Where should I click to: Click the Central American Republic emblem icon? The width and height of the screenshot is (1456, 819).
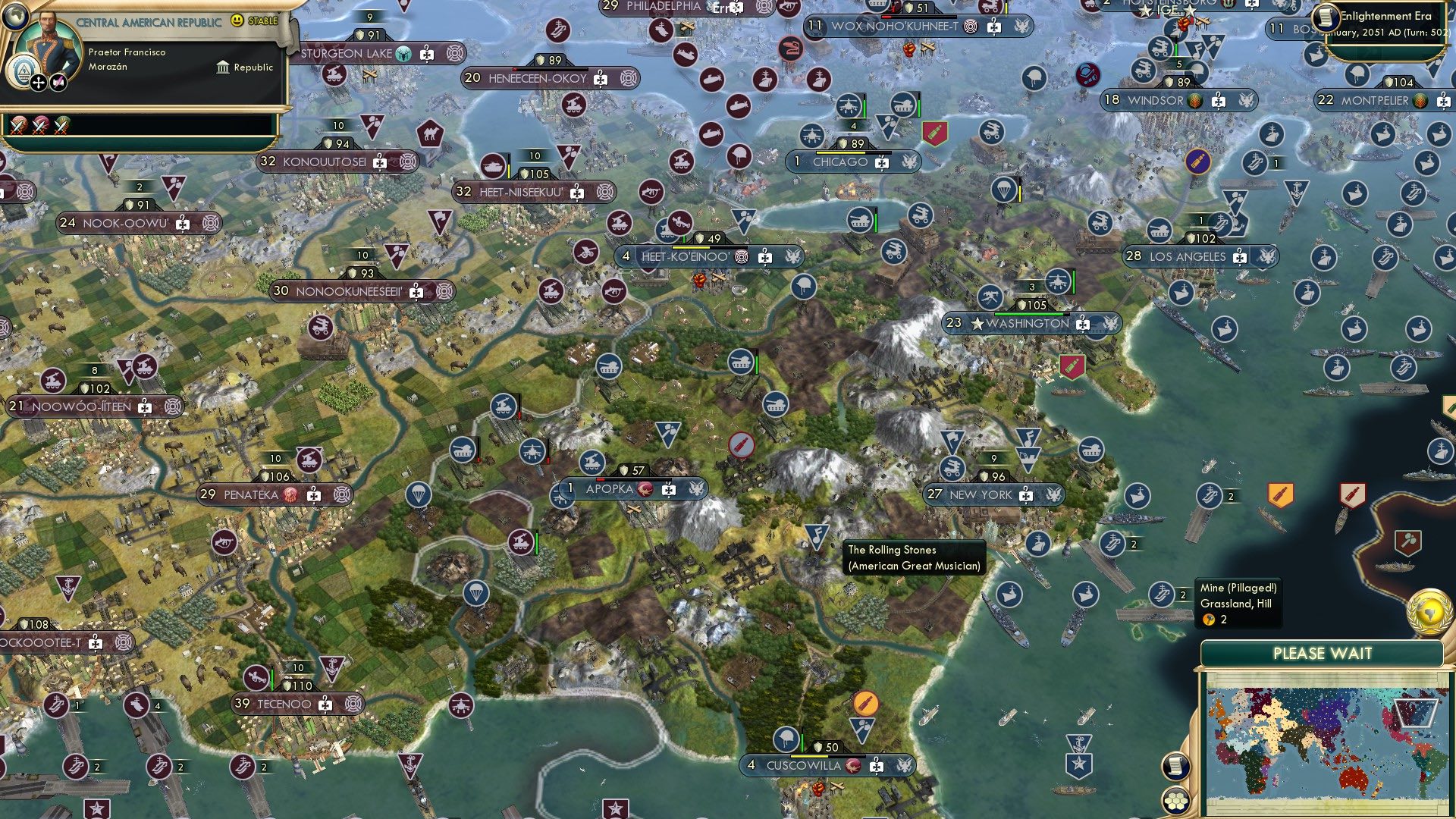click(24, 70)
